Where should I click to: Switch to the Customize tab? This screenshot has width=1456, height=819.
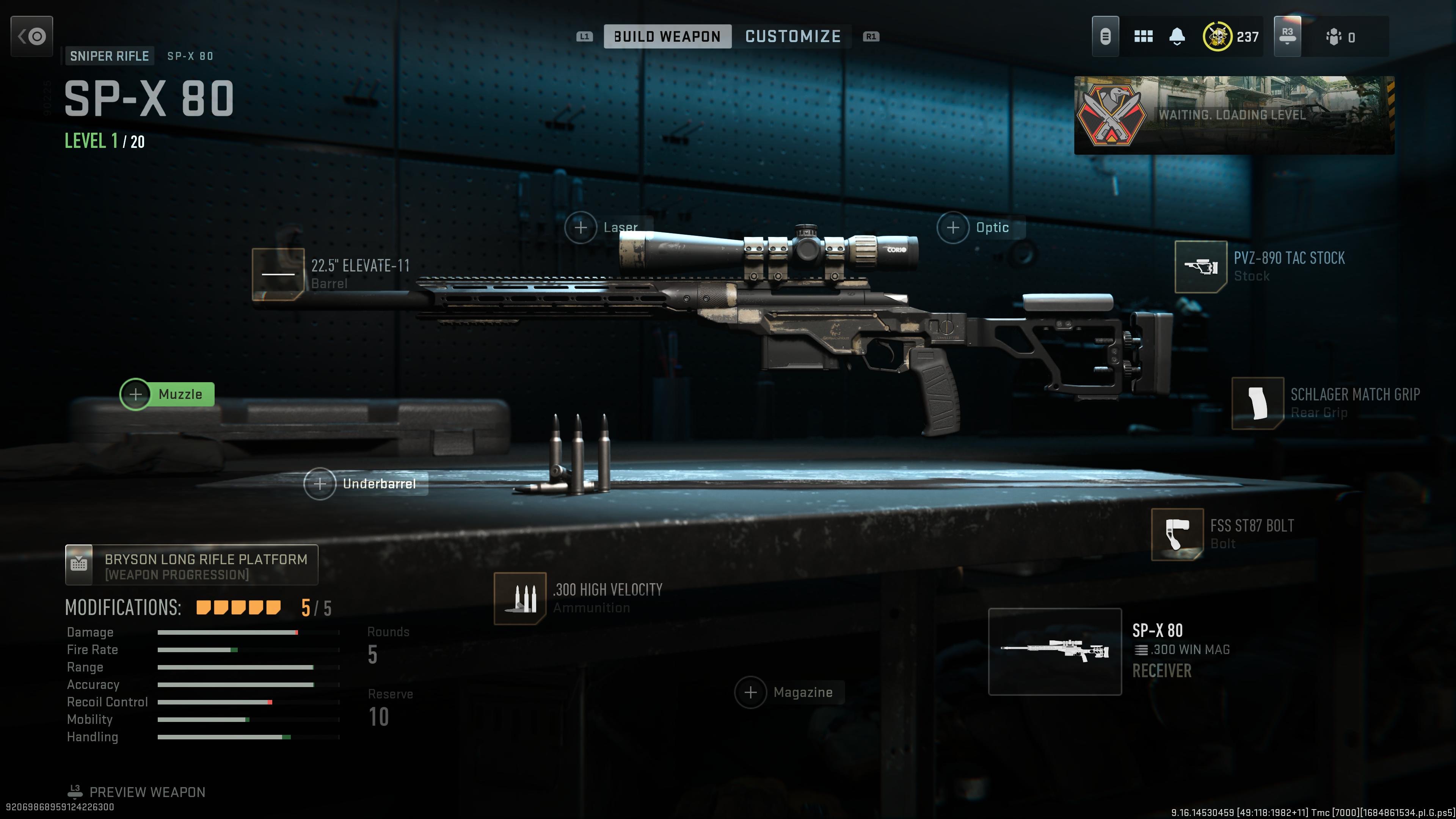pyautogui.click(x=793, y=36)
